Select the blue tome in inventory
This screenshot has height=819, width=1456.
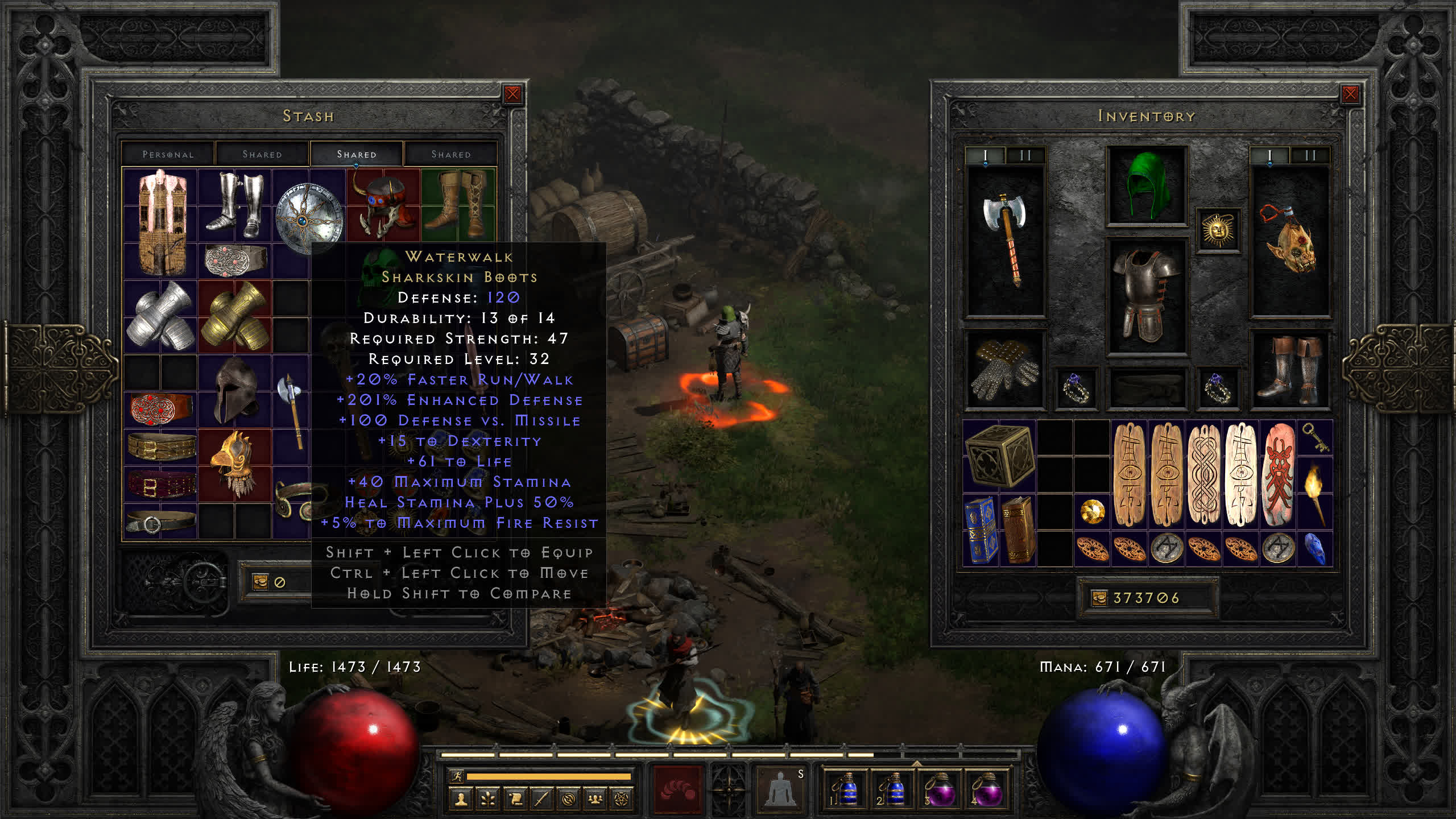(981, 529)
